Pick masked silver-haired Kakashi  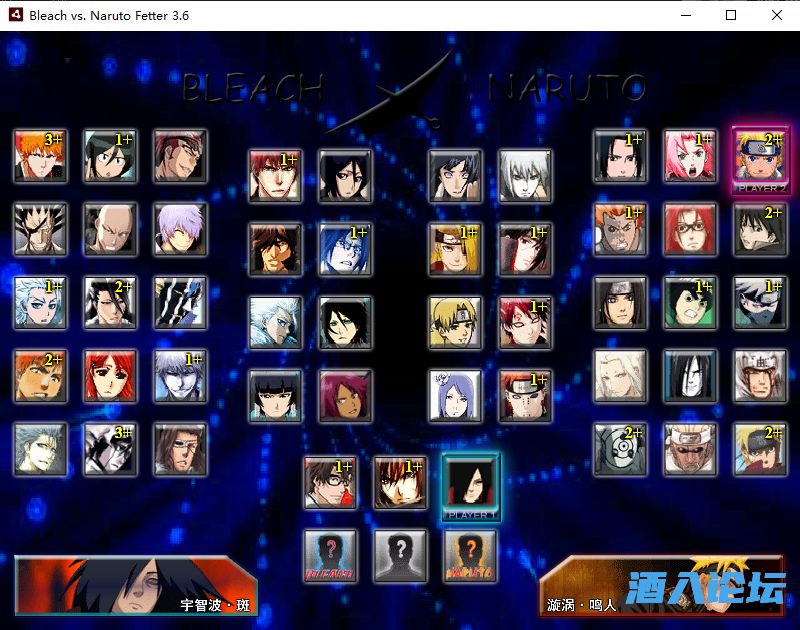click(760, 302)
